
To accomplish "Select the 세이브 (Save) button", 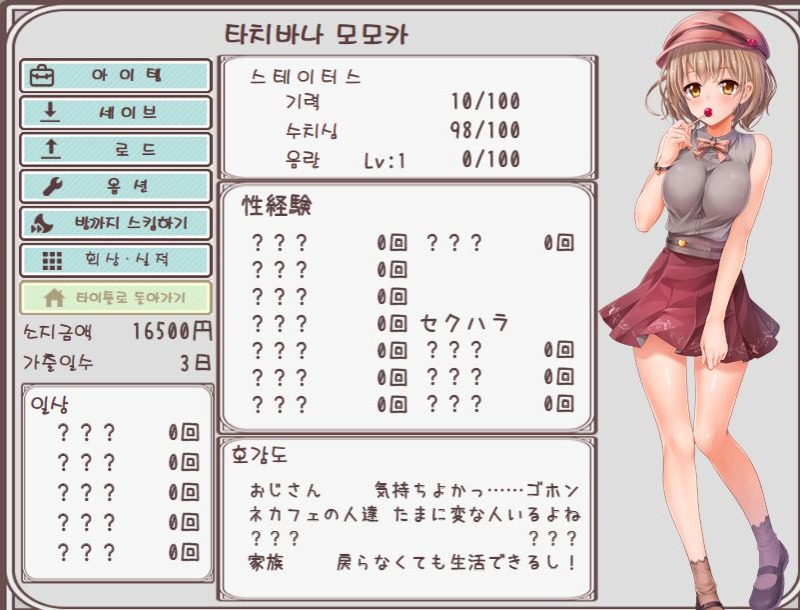I will 115,113.
